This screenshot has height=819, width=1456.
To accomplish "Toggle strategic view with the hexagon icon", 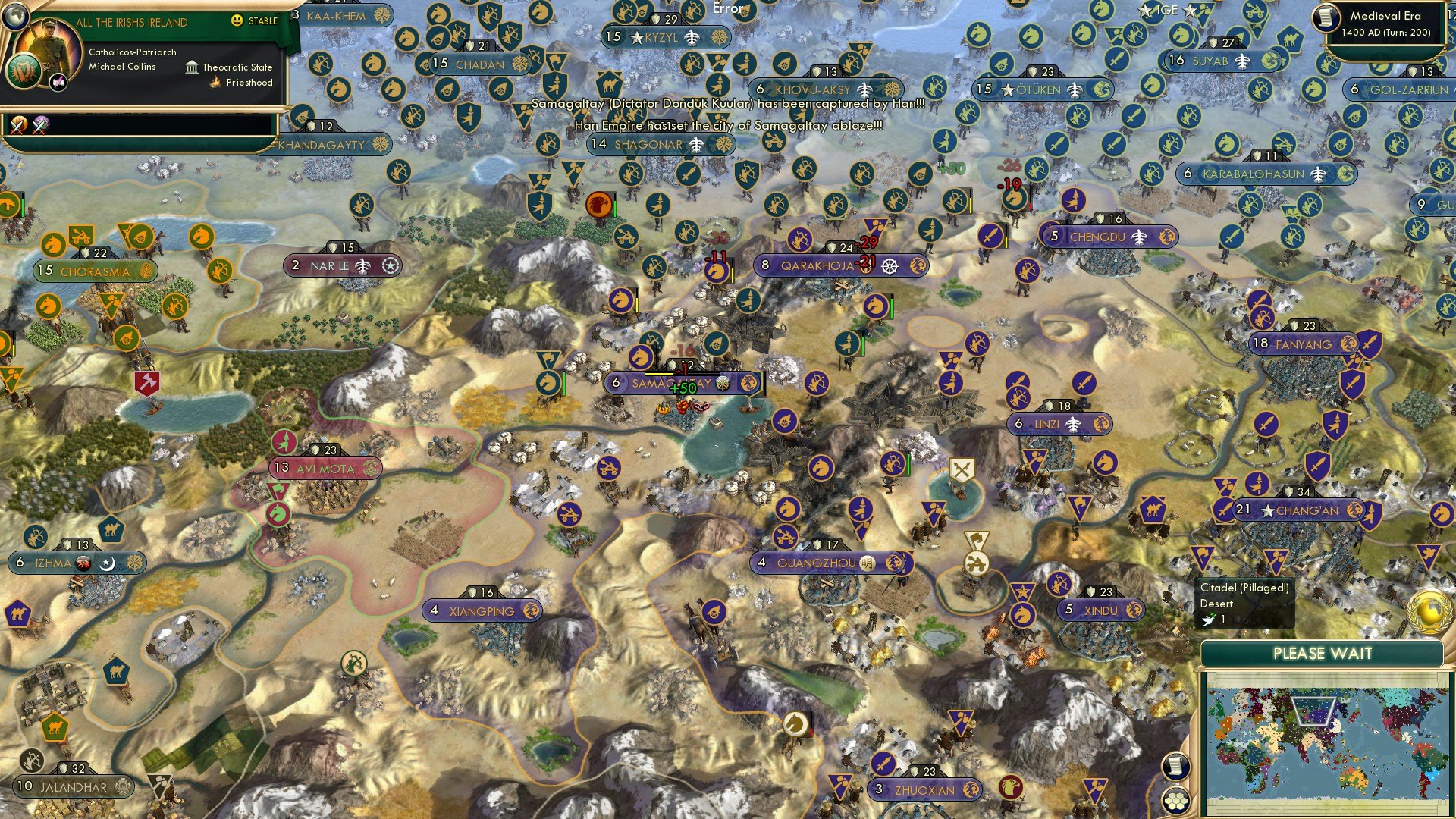I will click(1176, 801).
